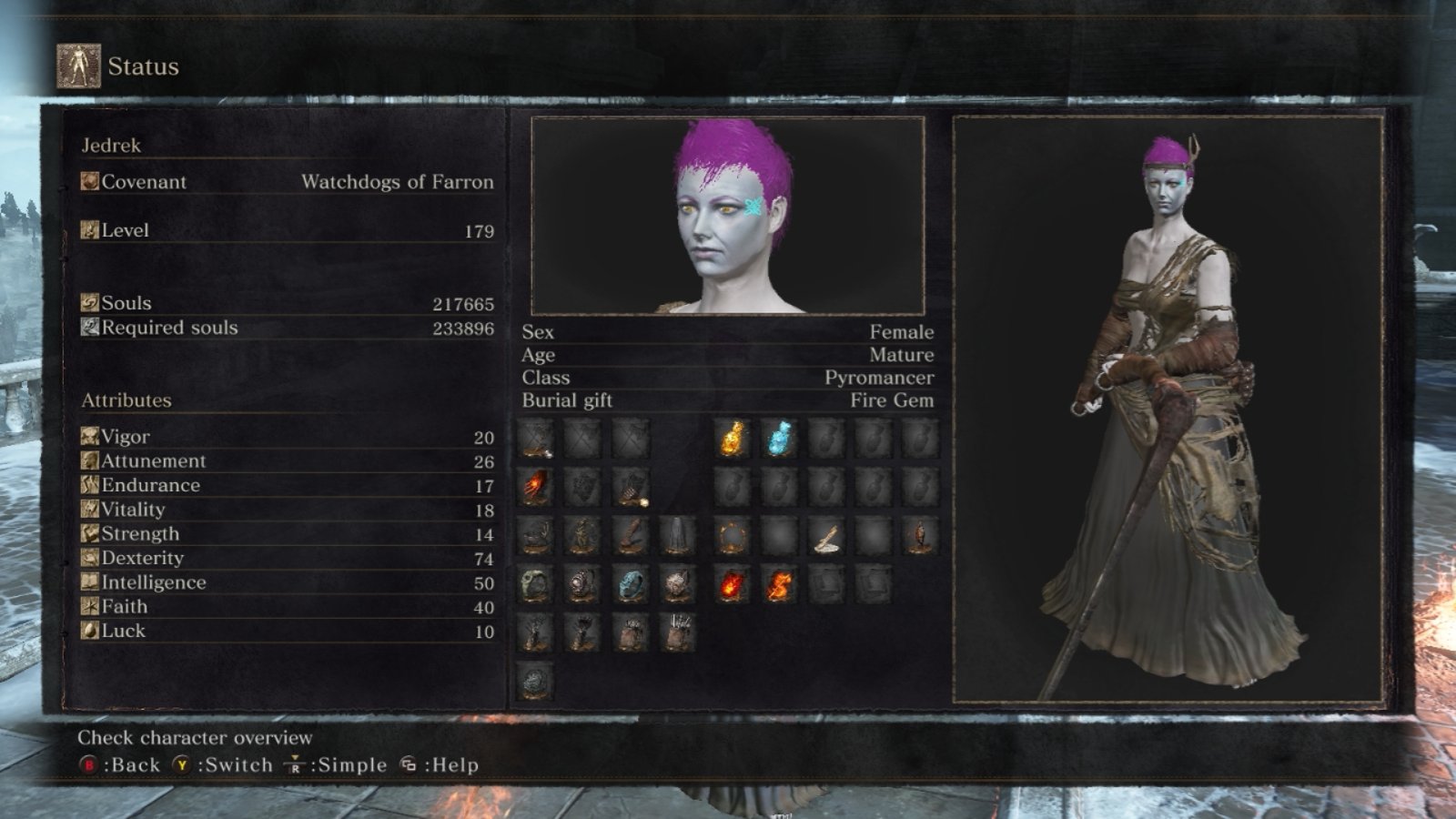1456x819 pixels.
Task: Pick the blue ring slot
Action: pyautogui.click(x=630, y=585)
